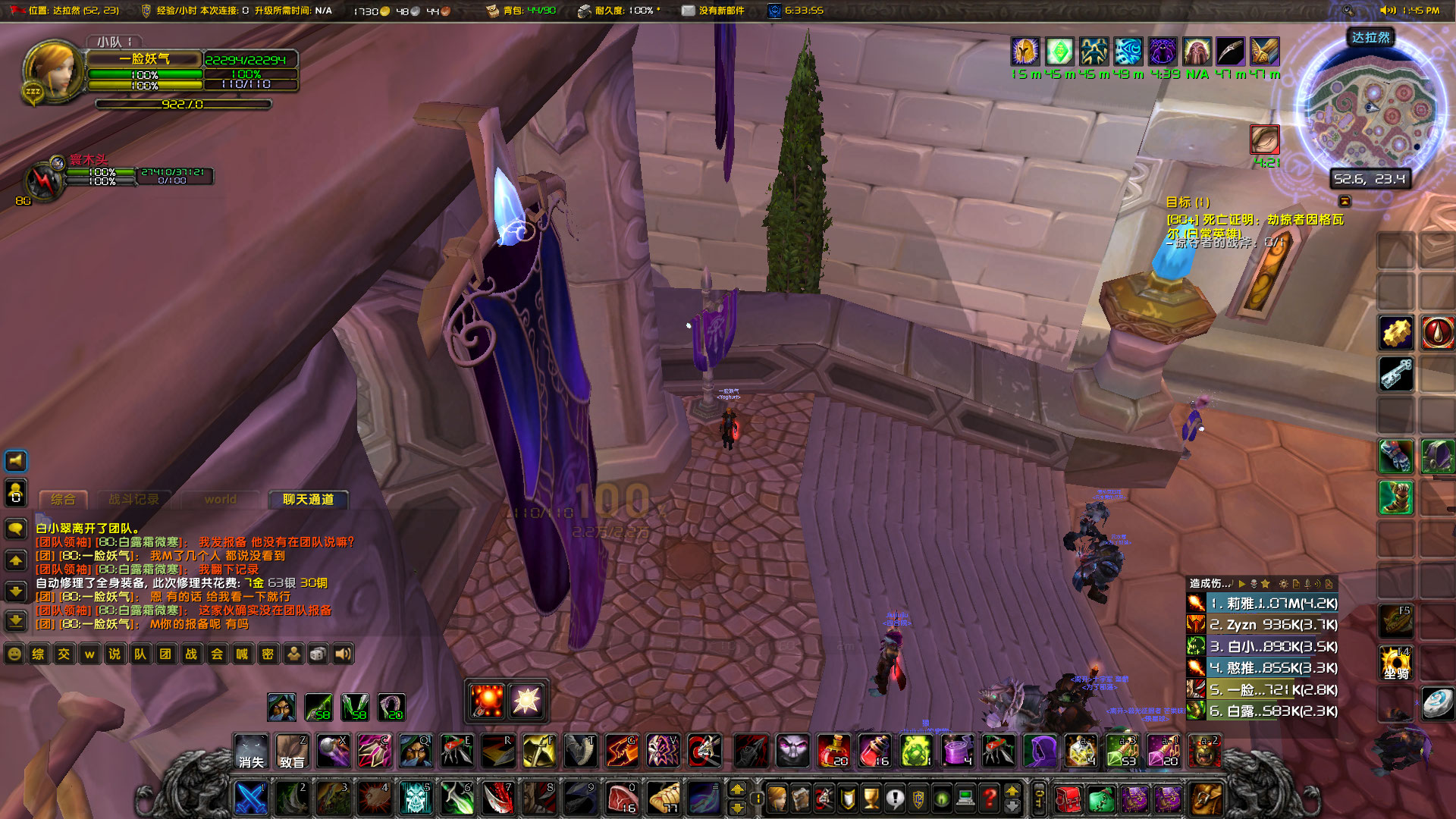Switch to the world chat tab
Viewport: 1456px width, 819px height.
pos(220,500)
